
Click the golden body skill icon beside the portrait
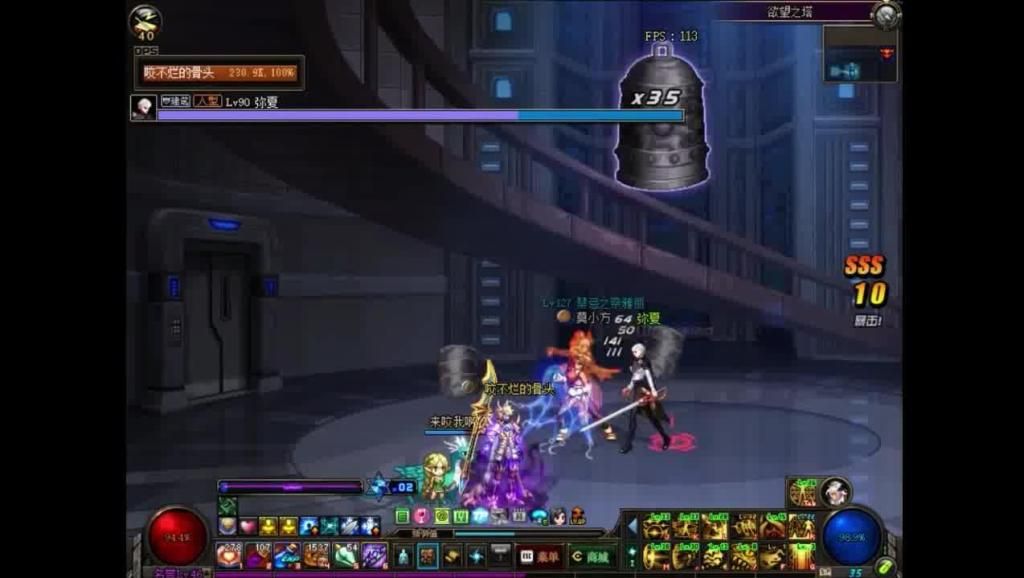tap(803, 492)
